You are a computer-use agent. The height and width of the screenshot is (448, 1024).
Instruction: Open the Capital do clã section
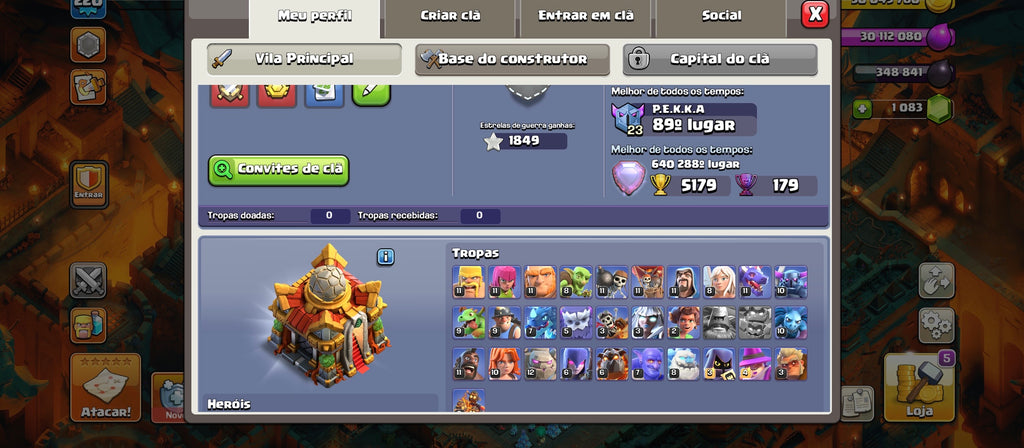coord(720,59)
